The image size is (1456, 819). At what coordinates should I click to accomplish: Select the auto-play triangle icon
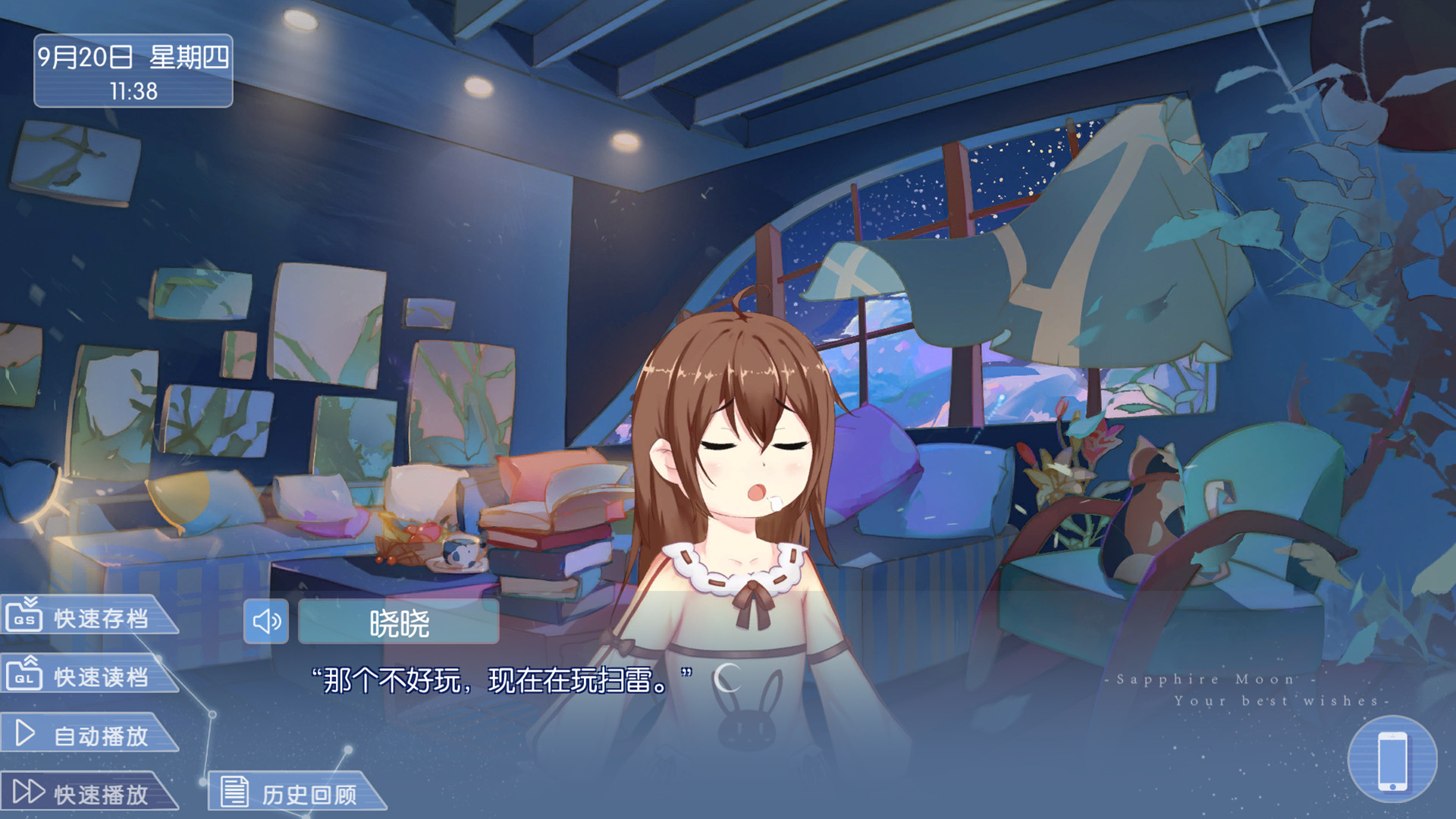pos(24,731)
